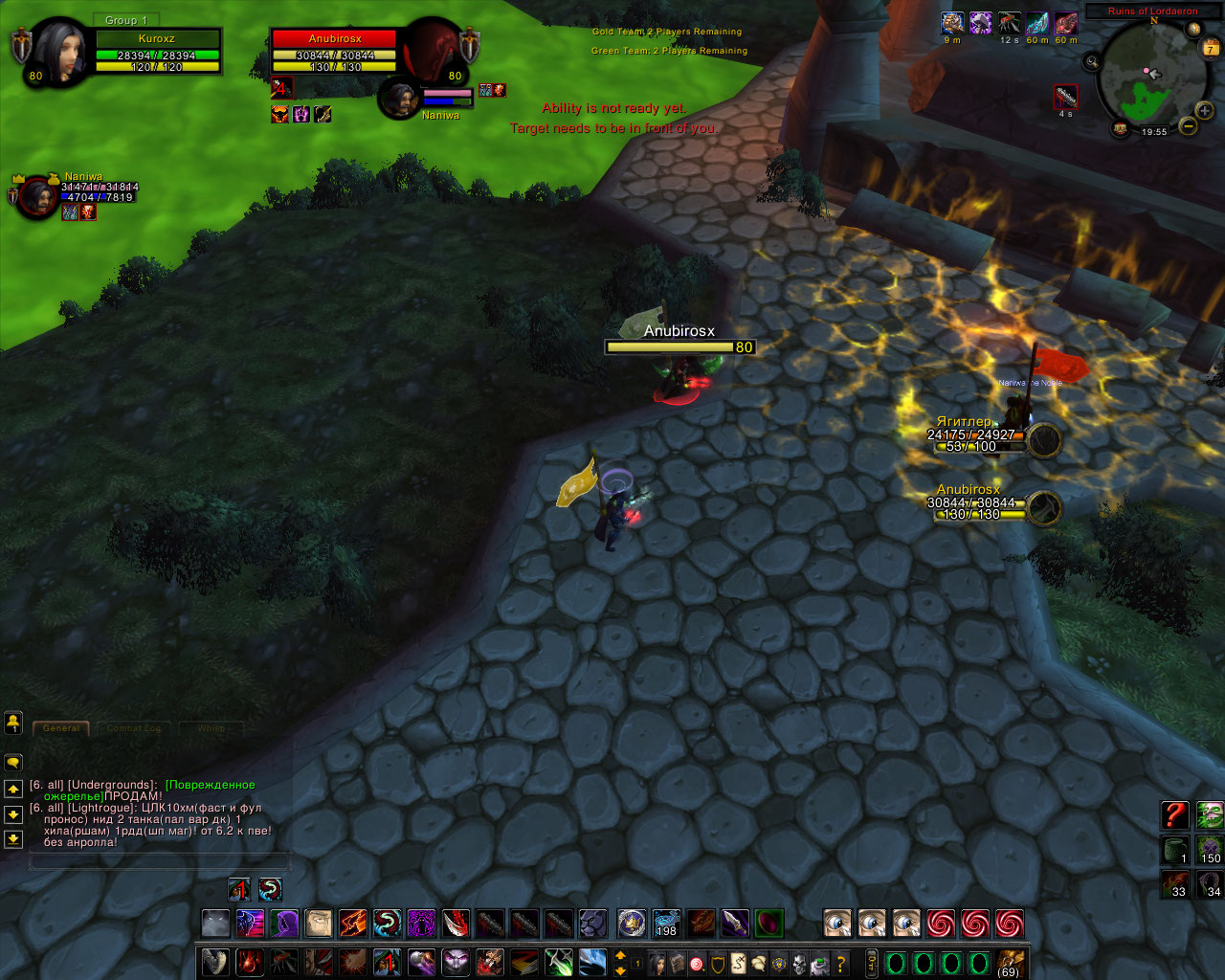Click the red question mark button
This screenshot has width=1225, height=980.
(x=1175, y=815)
